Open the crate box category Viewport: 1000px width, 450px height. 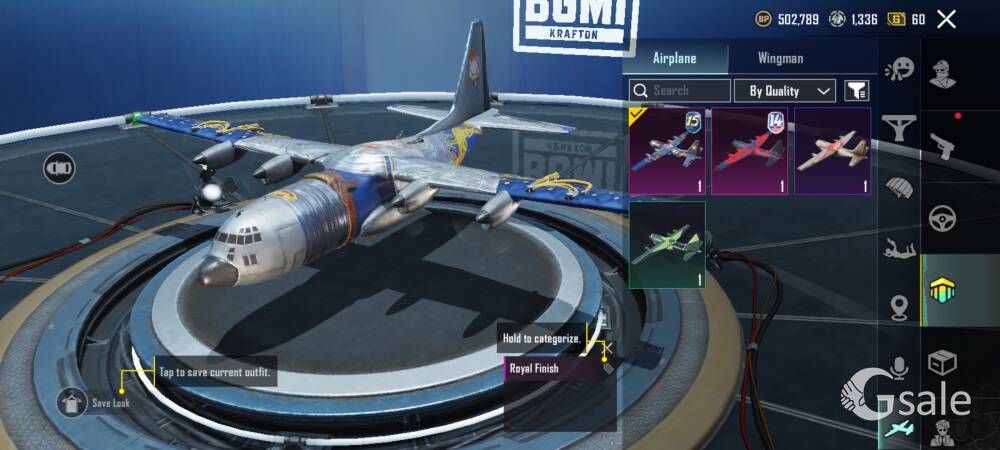click(940, 362)
